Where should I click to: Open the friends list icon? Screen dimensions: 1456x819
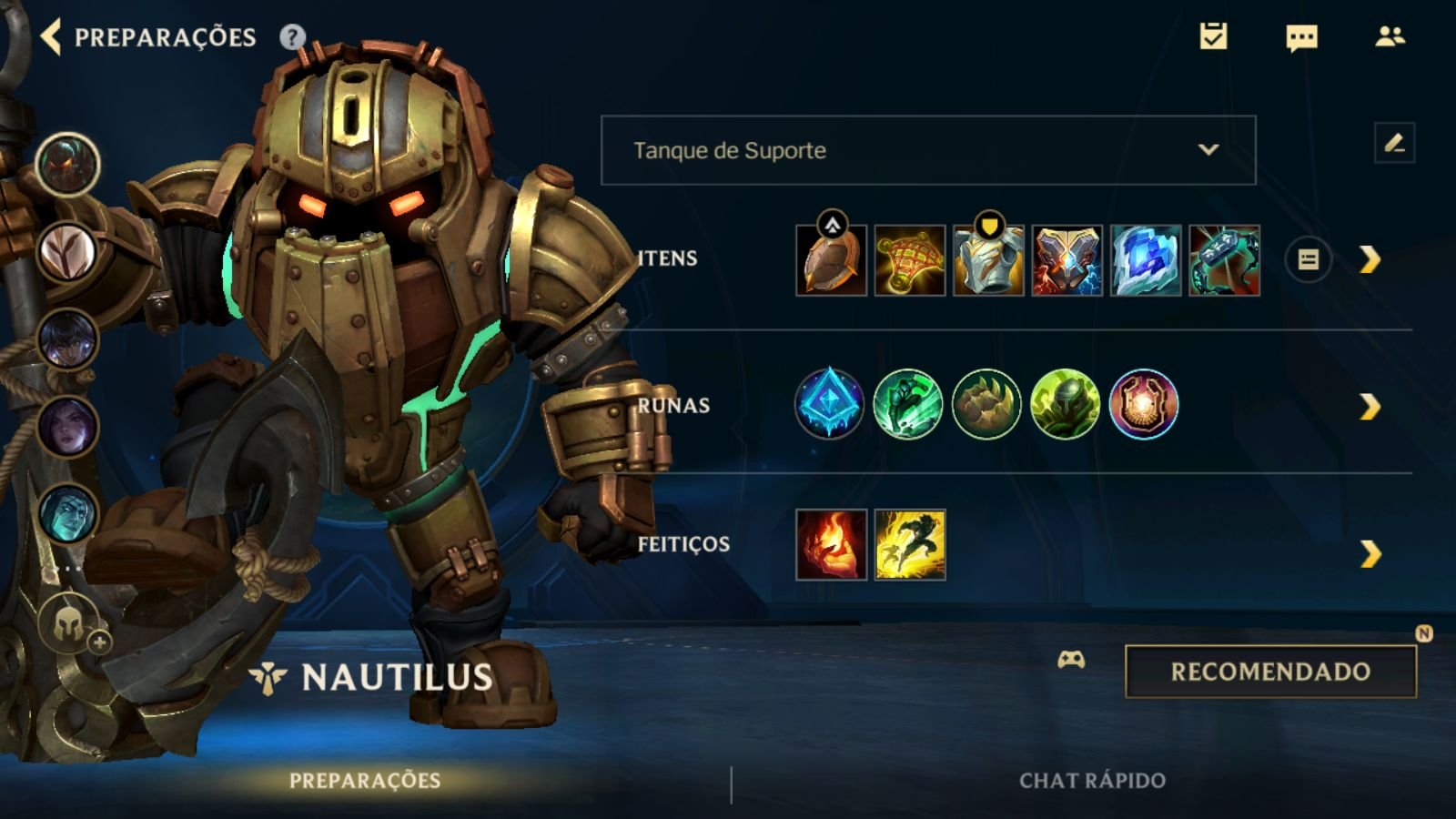1390,36
